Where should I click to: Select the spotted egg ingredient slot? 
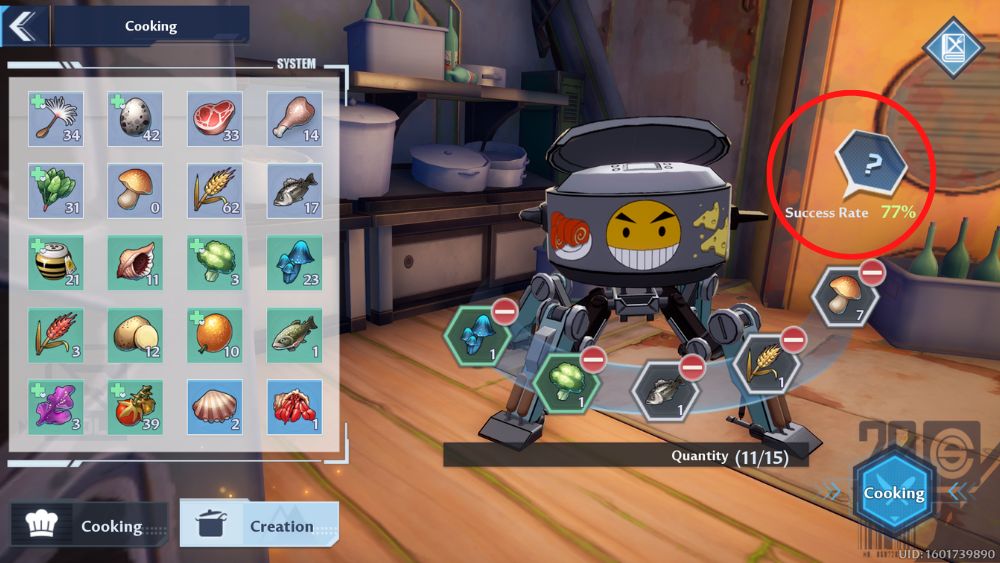(x=135, y=119)
